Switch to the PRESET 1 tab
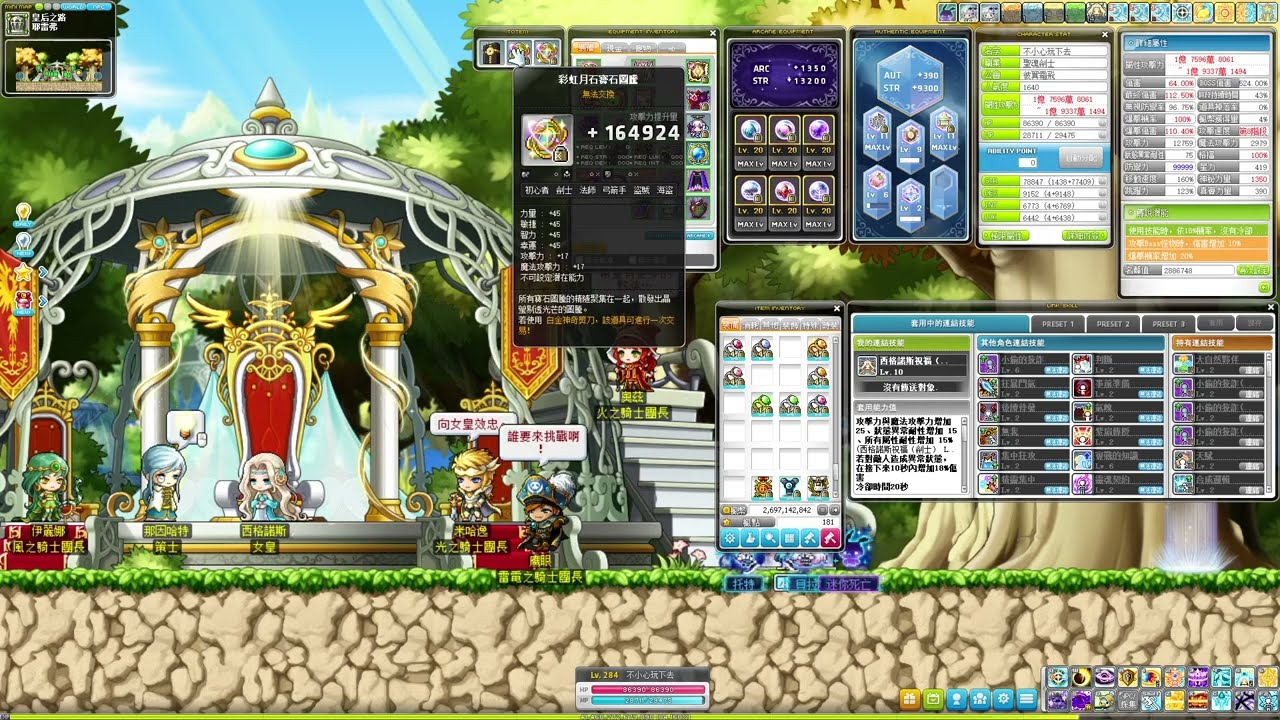Viewport: 1280px width, 720px height. coord(1058,324)
